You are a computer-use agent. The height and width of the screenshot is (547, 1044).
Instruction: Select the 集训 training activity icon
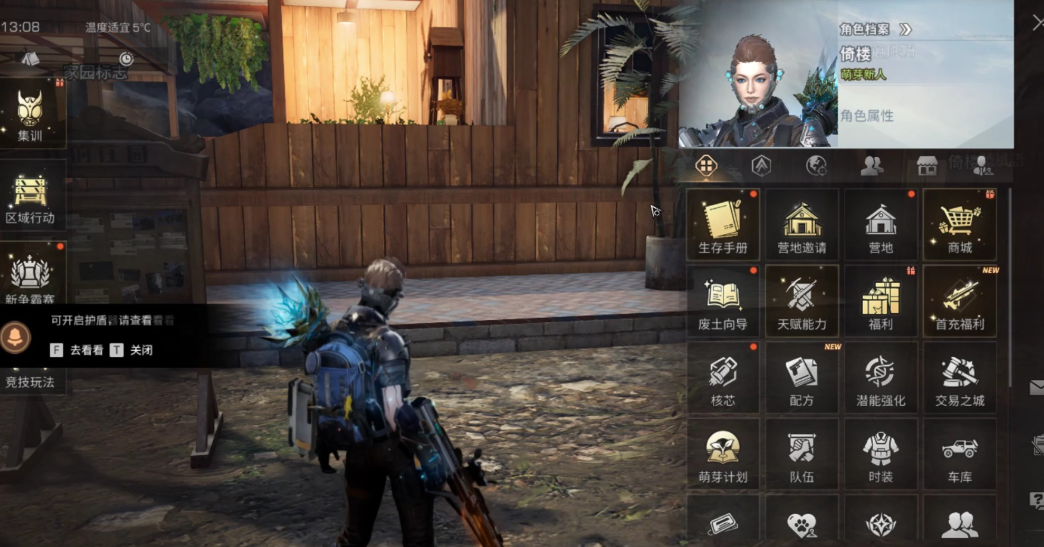click(30, 115)
